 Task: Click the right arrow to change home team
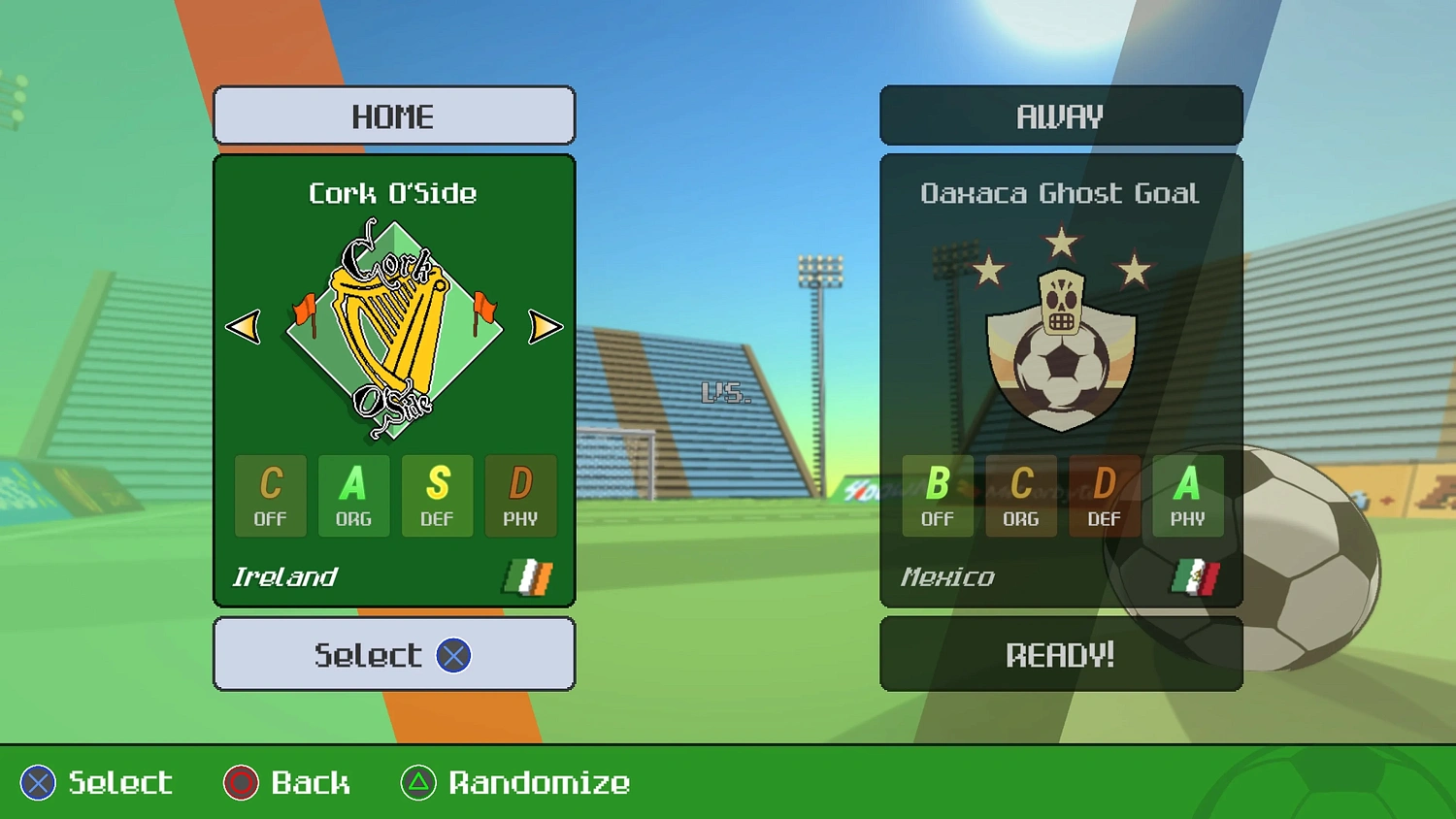(x=546, y=328)
